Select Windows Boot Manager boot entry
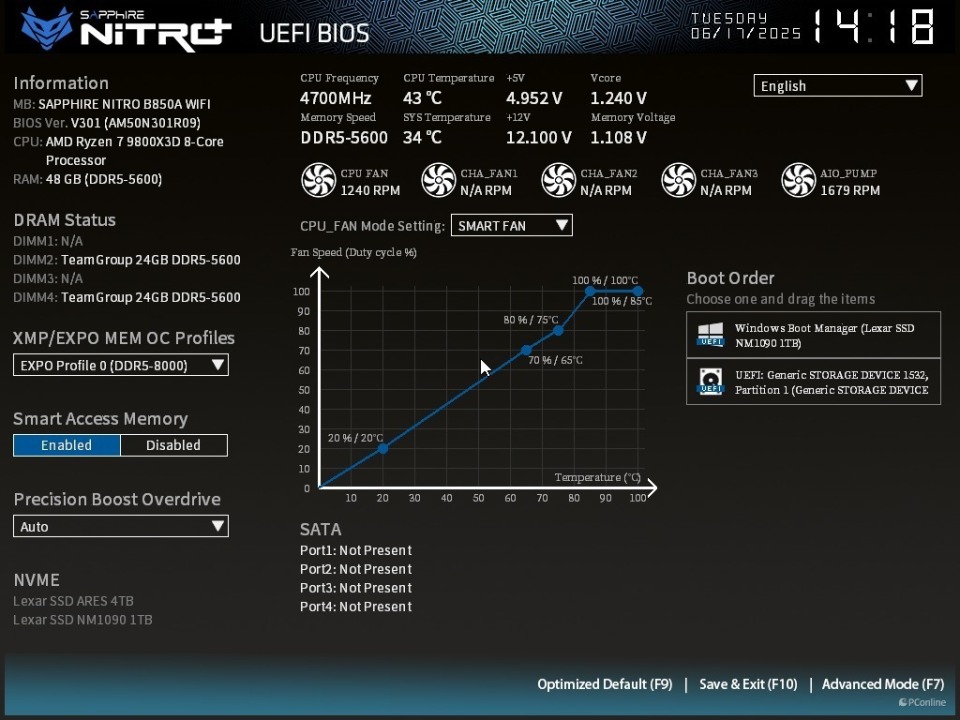960x720 pixels. (813, 335)
